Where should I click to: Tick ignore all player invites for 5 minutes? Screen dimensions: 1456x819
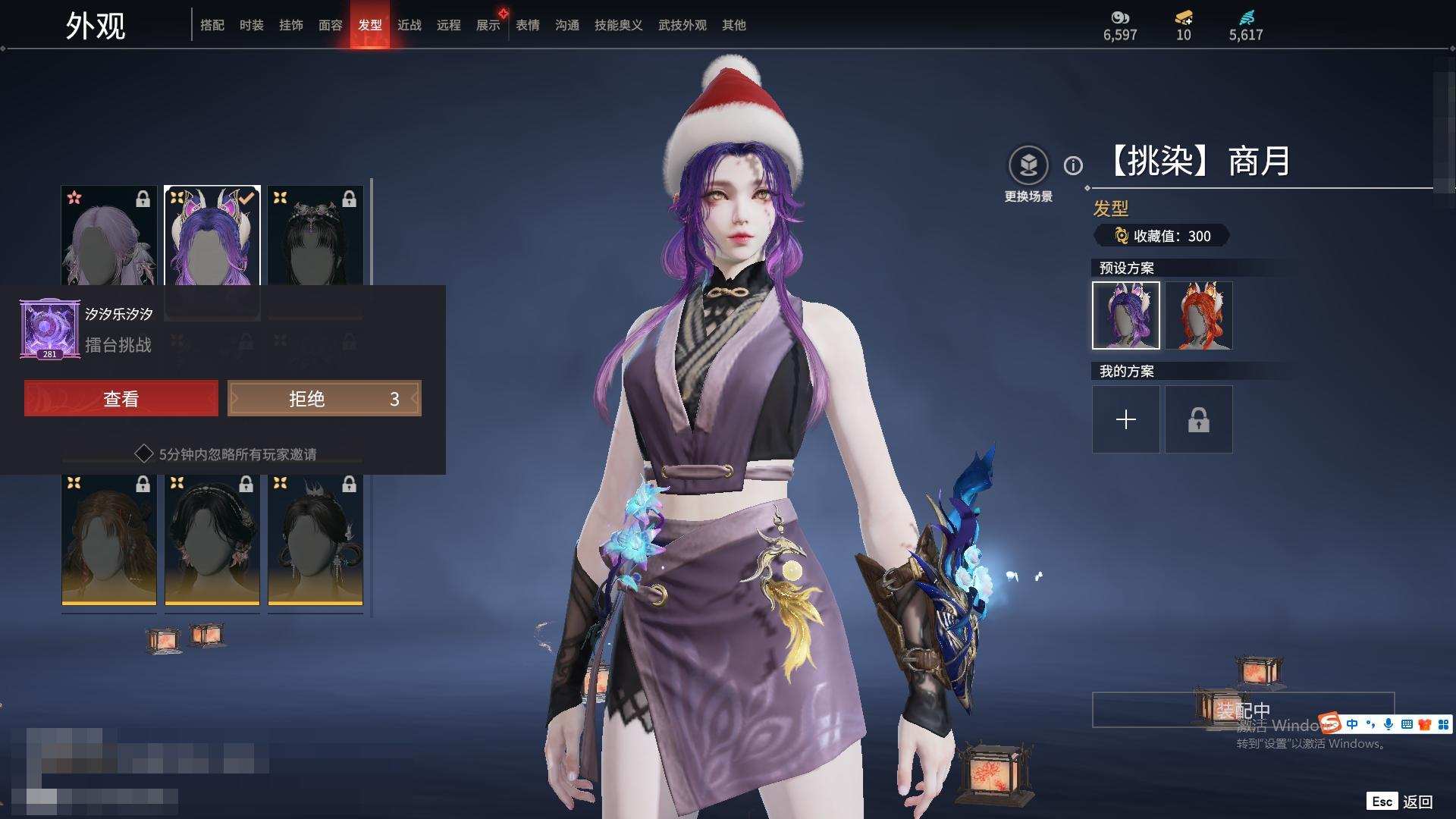pos(144,454)
